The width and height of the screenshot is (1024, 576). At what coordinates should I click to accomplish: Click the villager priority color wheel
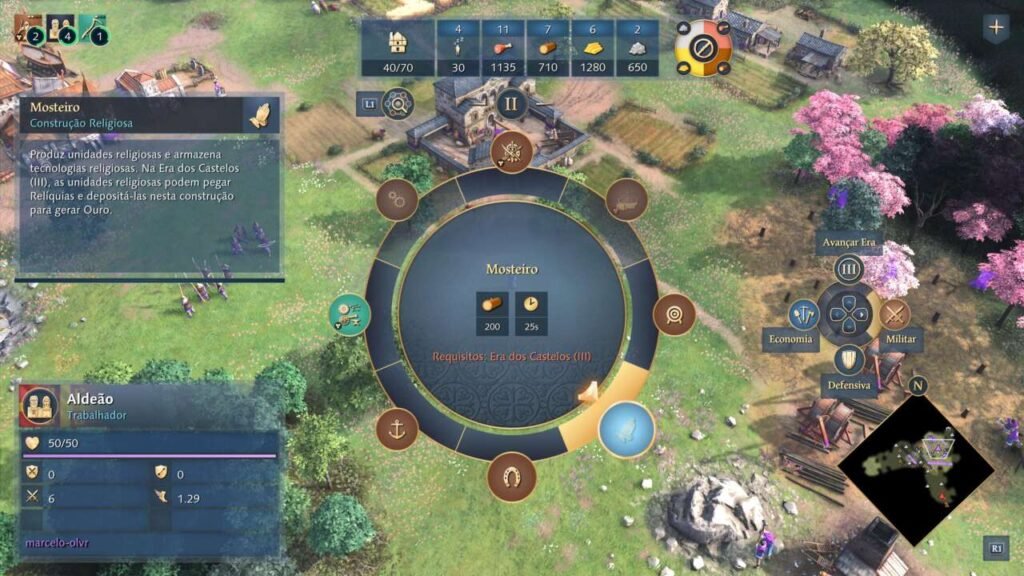(703, 48)
